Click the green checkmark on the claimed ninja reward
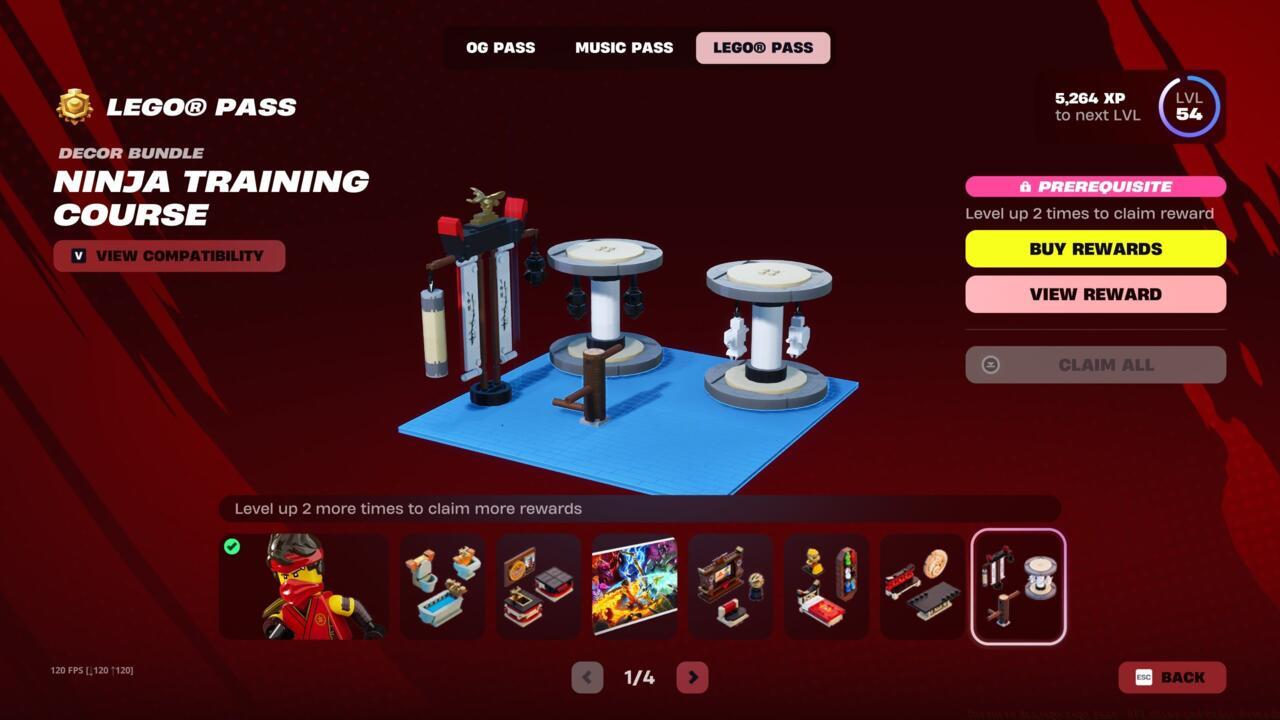The height and width of the screenshot is (720, 1280). [x=233, y=546]
